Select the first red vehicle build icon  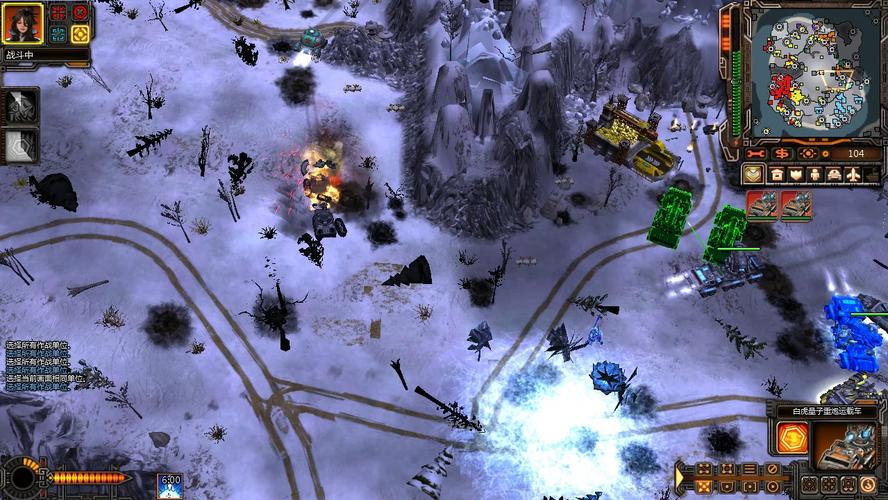click(763, 205)
